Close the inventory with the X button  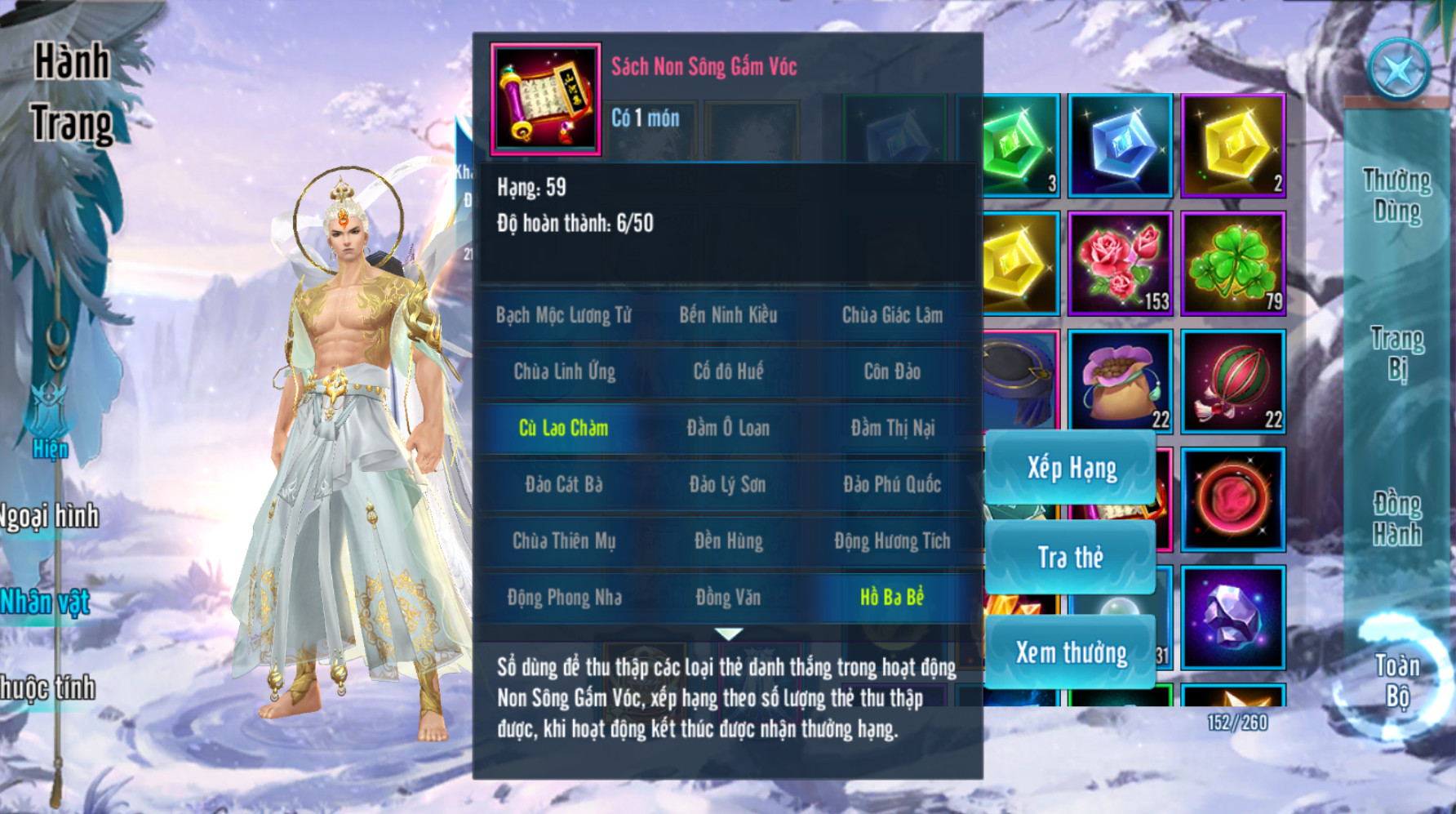point(1398,70)
